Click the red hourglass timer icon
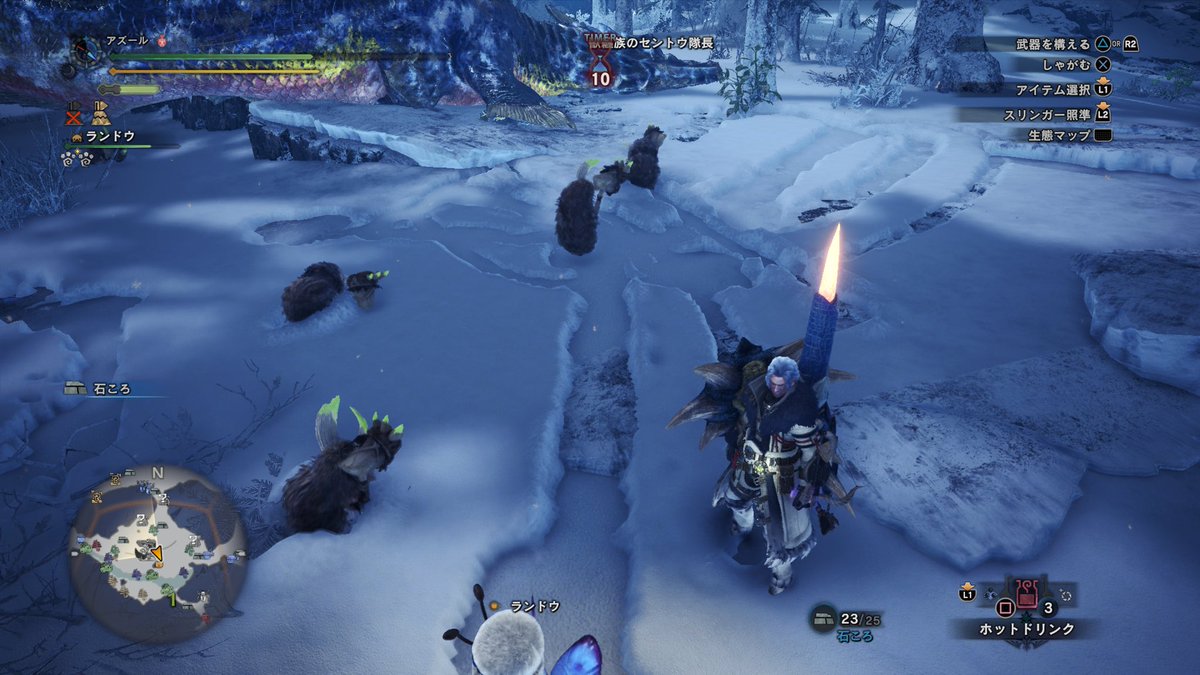Viewport: 1200px width, 675px height. coord(601,62)
